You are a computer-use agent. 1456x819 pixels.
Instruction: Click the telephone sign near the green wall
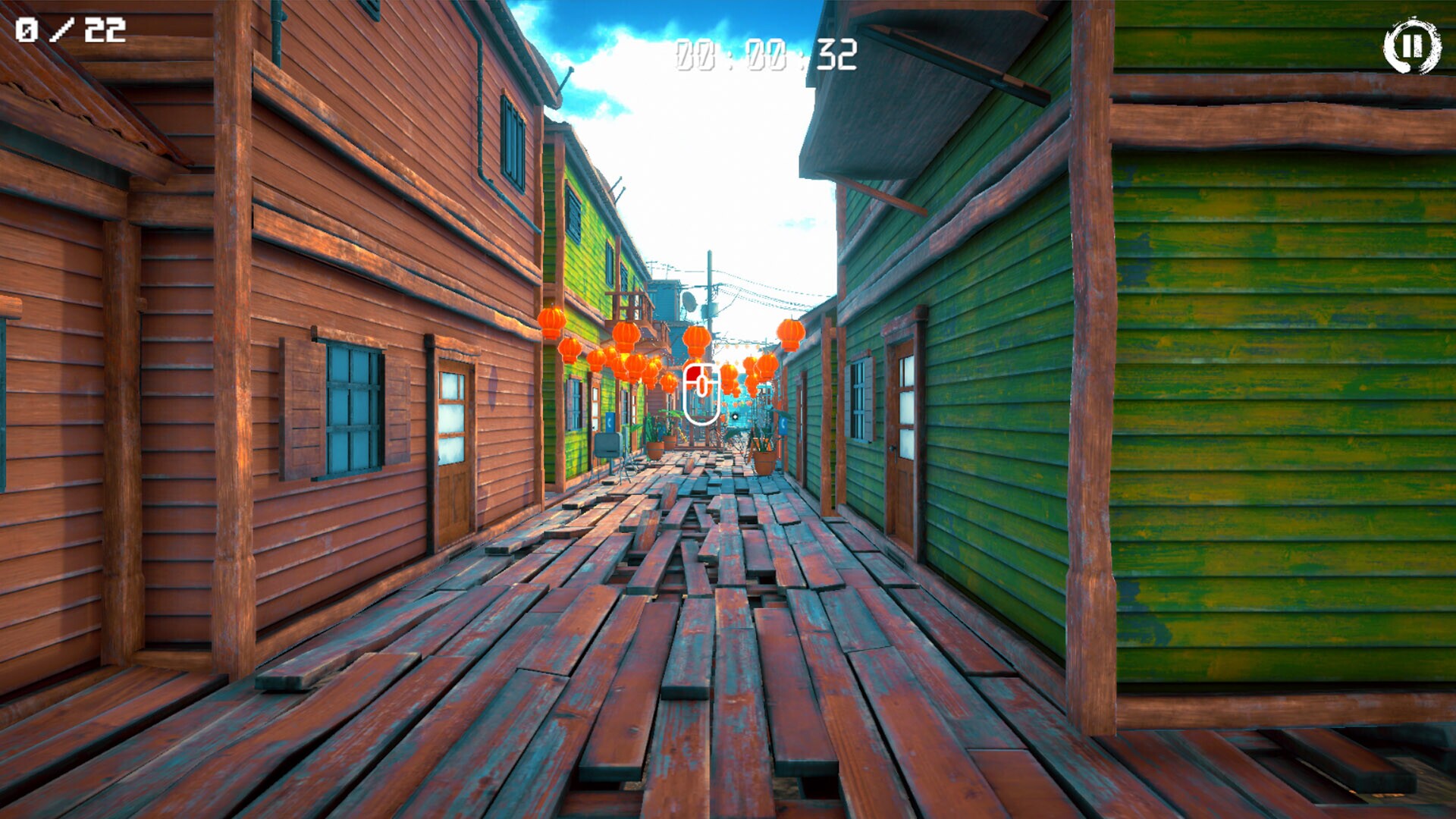610,423
